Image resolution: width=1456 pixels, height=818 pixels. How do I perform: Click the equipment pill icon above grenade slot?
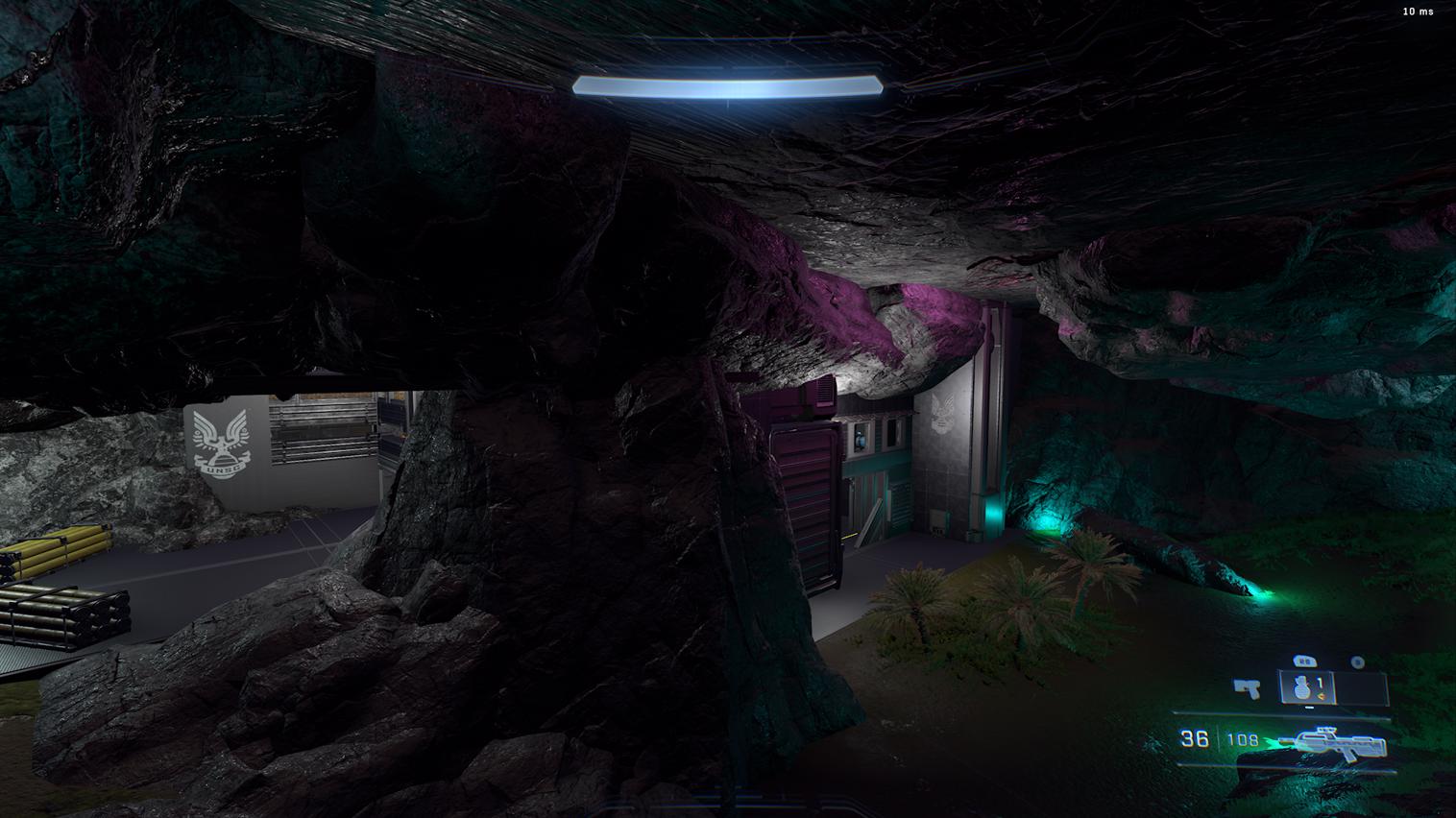1305,662
